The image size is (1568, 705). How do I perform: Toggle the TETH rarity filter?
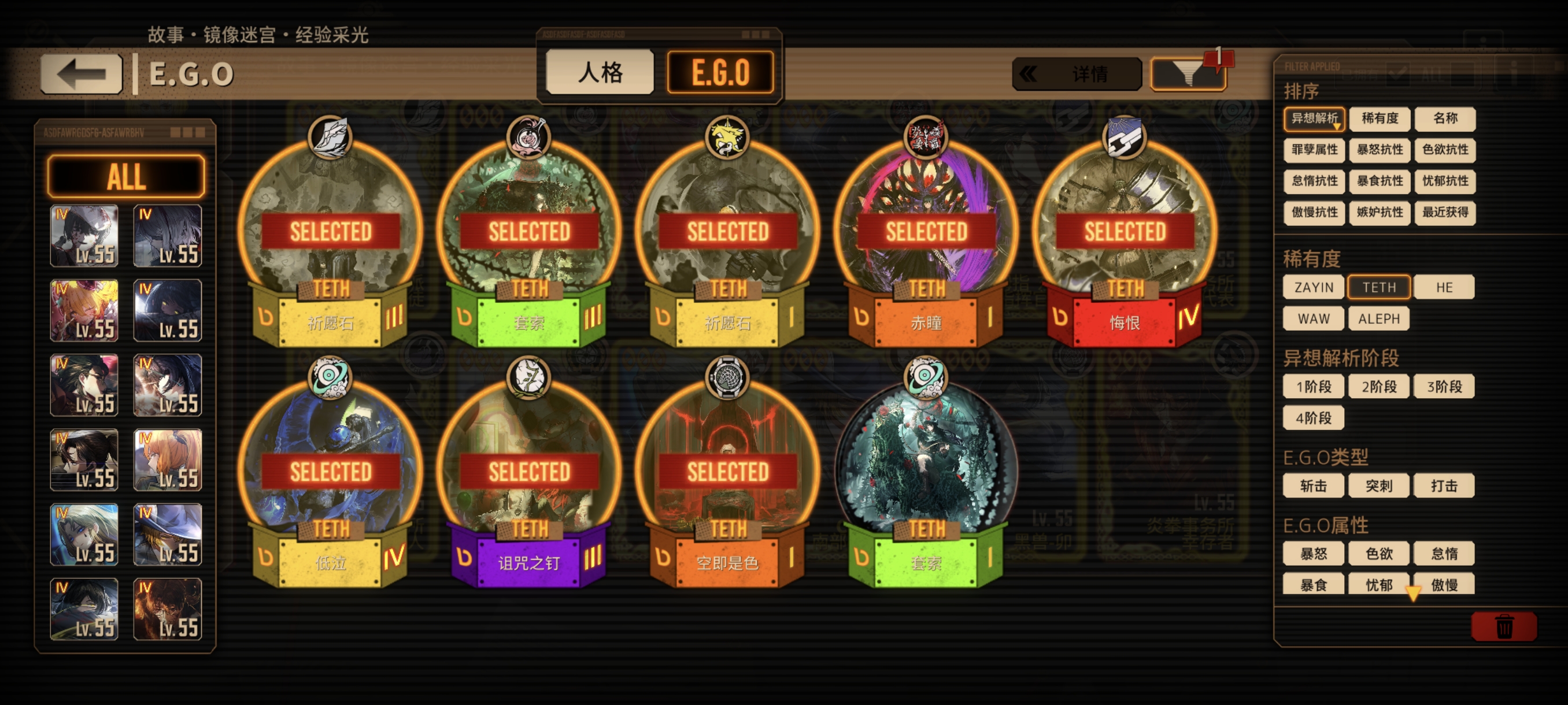click(1379, 287)
